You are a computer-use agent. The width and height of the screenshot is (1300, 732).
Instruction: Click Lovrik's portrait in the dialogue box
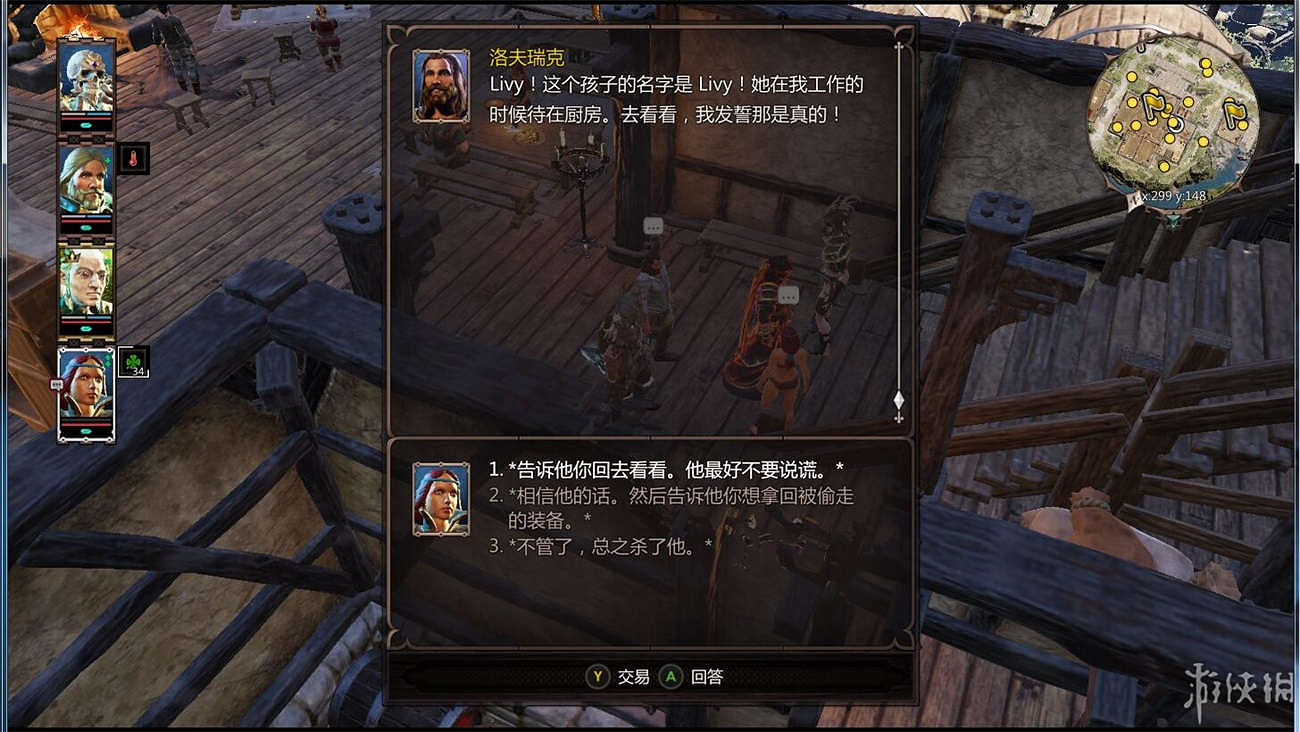coord(441,84)
